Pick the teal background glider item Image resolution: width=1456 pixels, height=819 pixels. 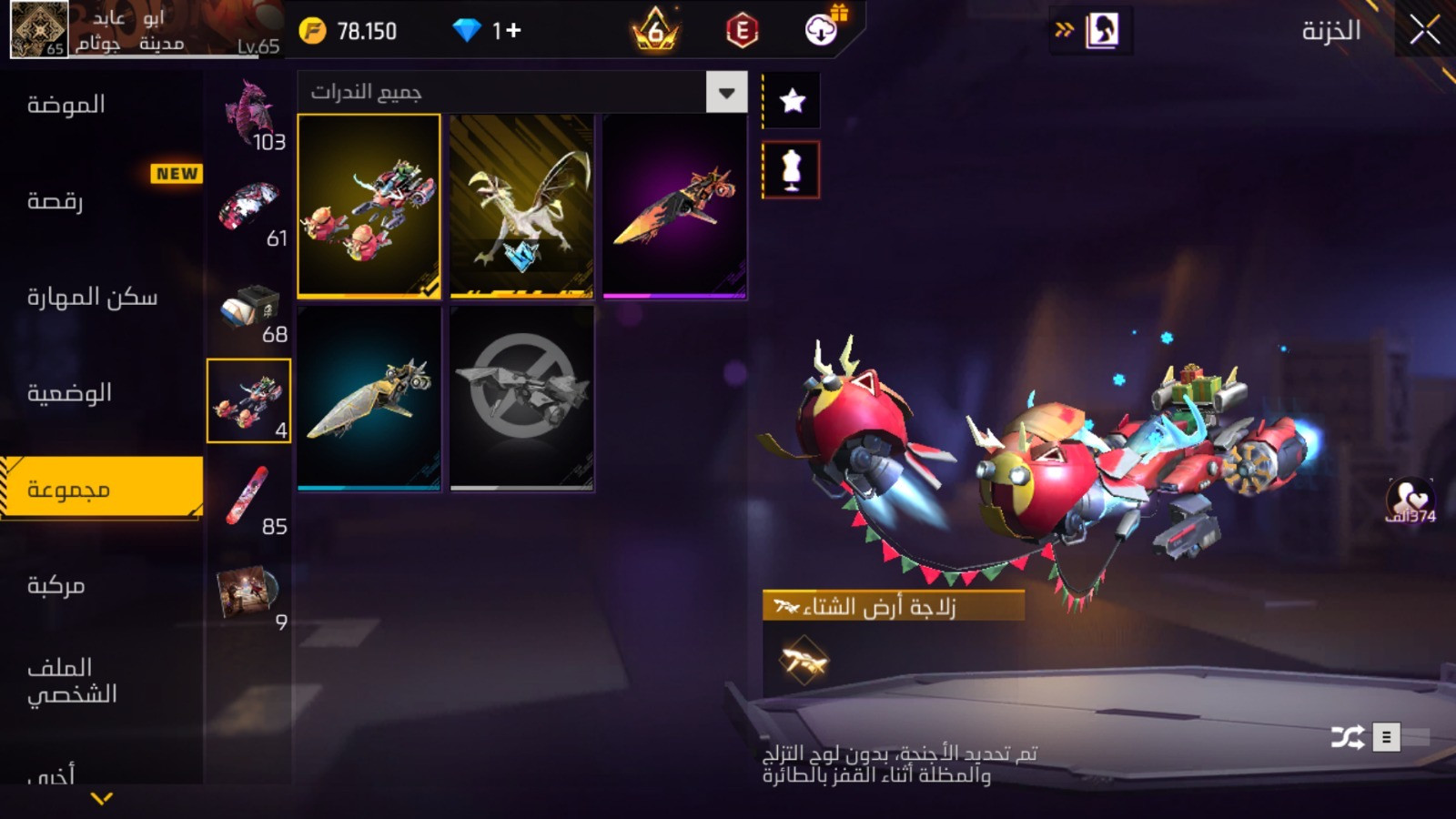pos(369,398)
